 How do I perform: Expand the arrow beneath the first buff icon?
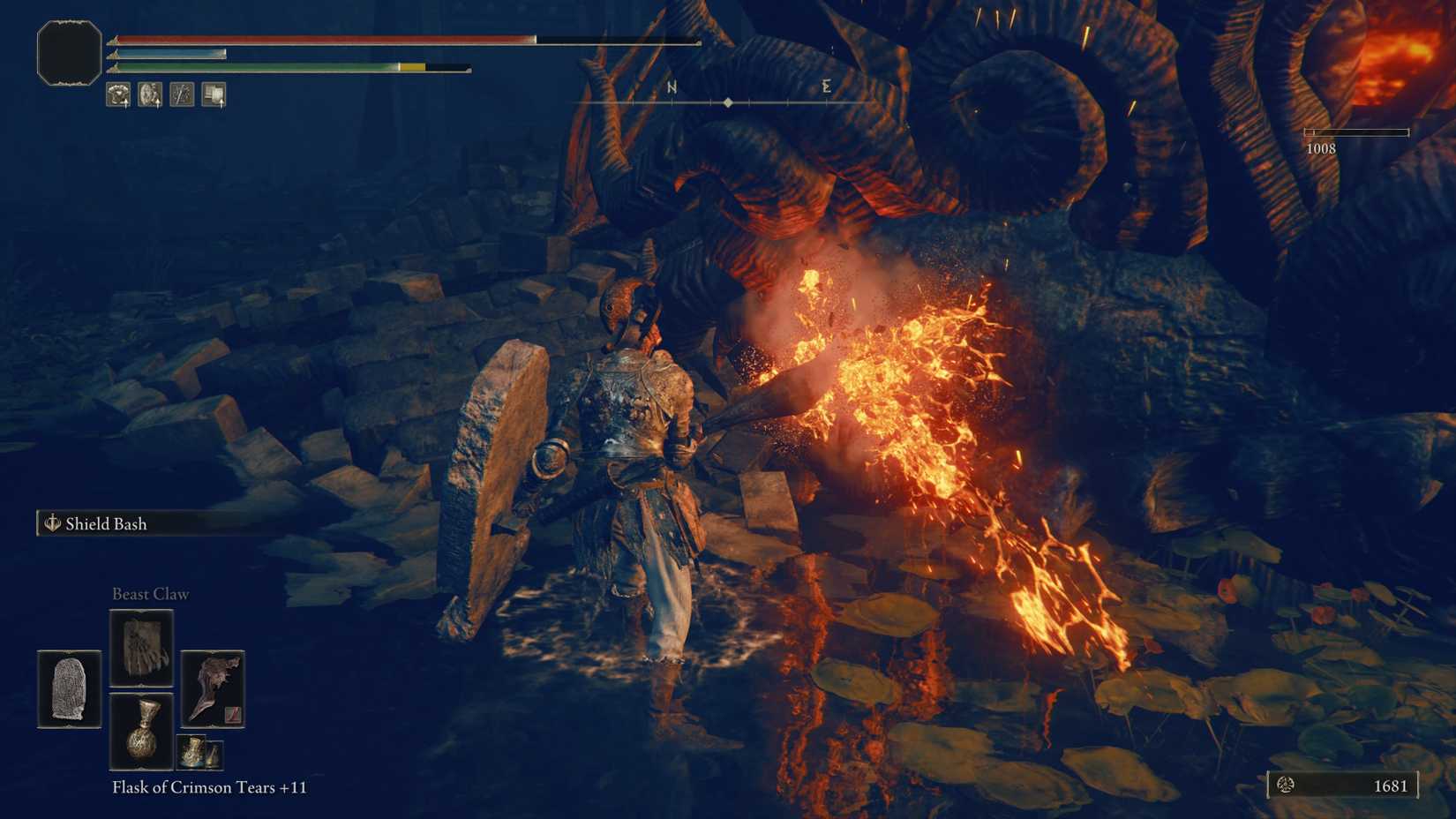coord(126,106)
